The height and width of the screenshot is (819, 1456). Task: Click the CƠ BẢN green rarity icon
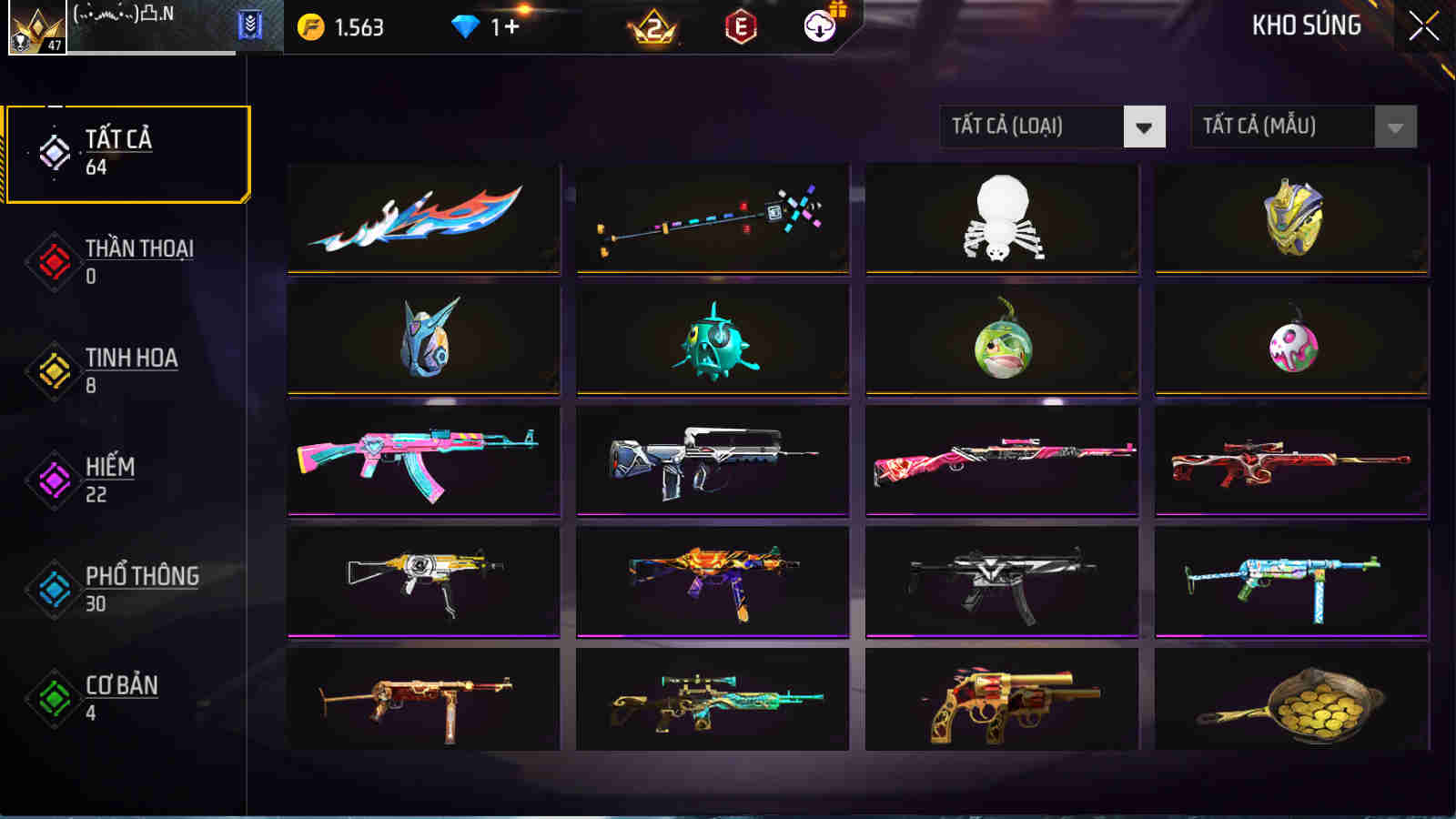pyautogui.click(x=52, y=696)
